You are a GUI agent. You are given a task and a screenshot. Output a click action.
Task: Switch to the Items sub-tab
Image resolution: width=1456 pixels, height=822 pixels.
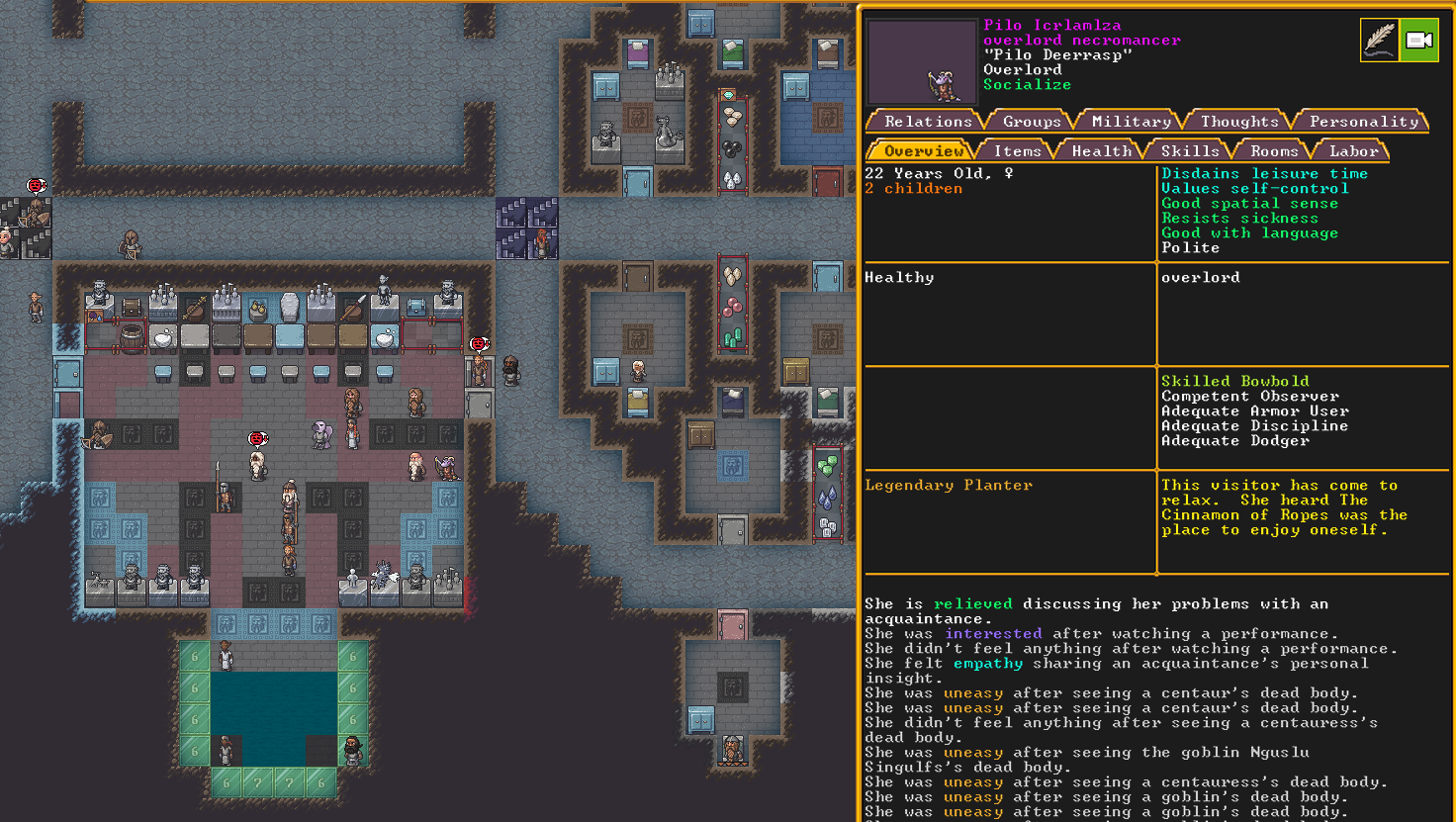click(x=1017, y=150)
